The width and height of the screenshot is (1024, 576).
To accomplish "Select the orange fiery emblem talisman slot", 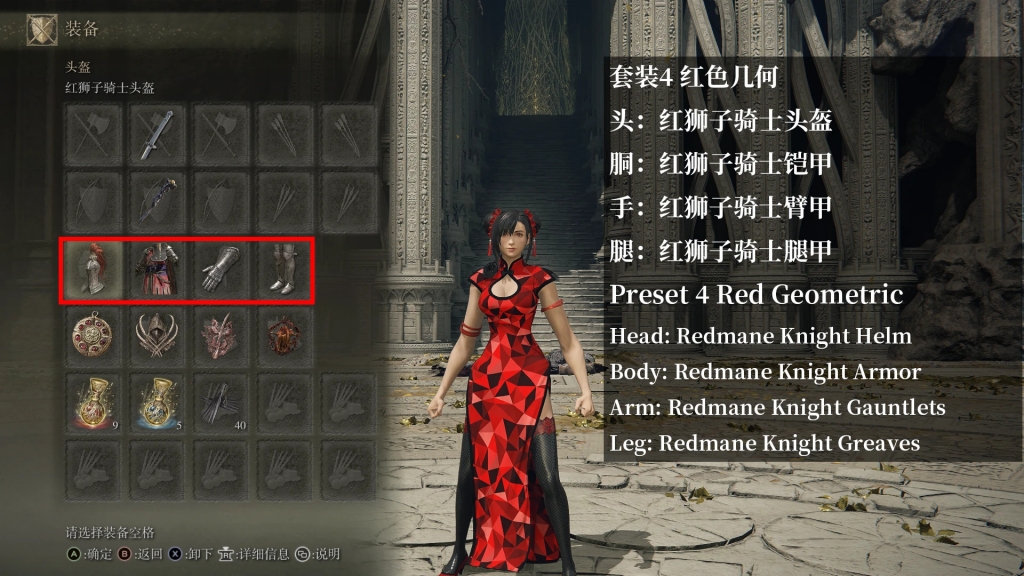I will click(x=284, y=337).
